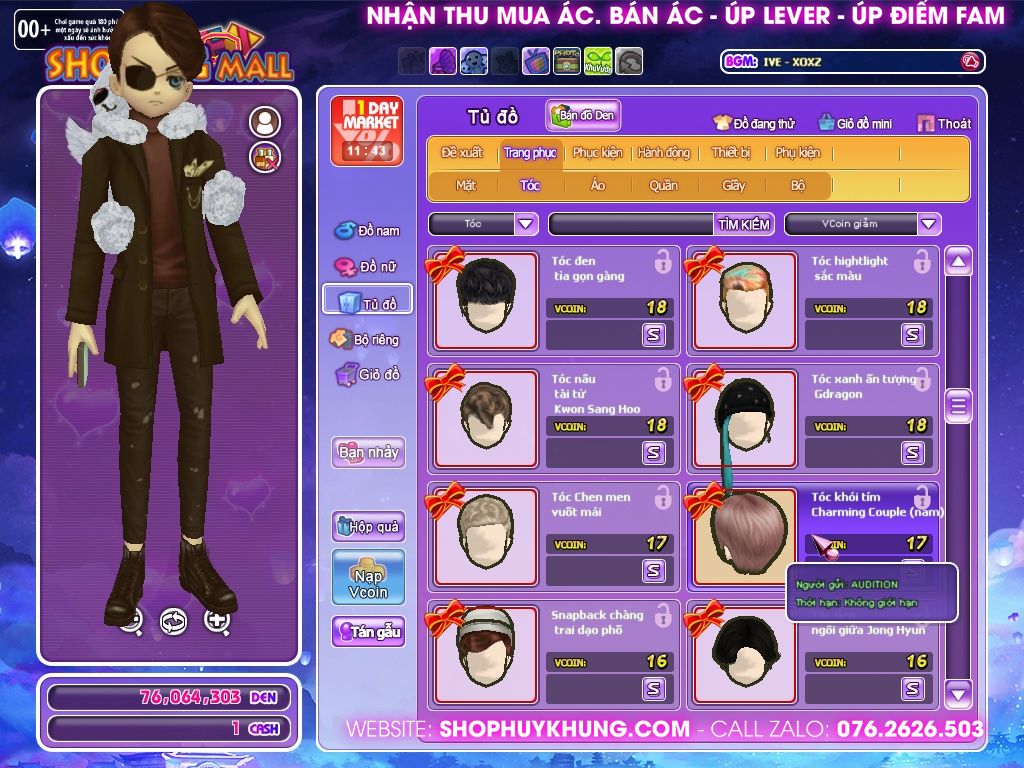Switch to the Hành động tab

tap(663, 153)
